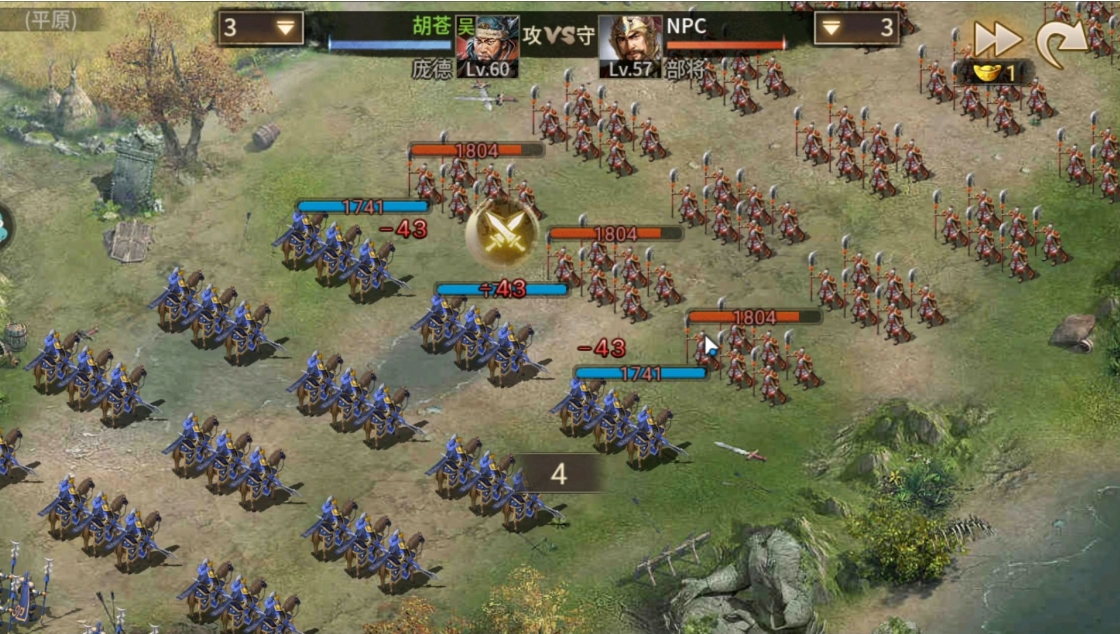This screenshot has width=1120, height=634.
Task: Expand the attacker's troop count dropdown
Action: [288, 28]
